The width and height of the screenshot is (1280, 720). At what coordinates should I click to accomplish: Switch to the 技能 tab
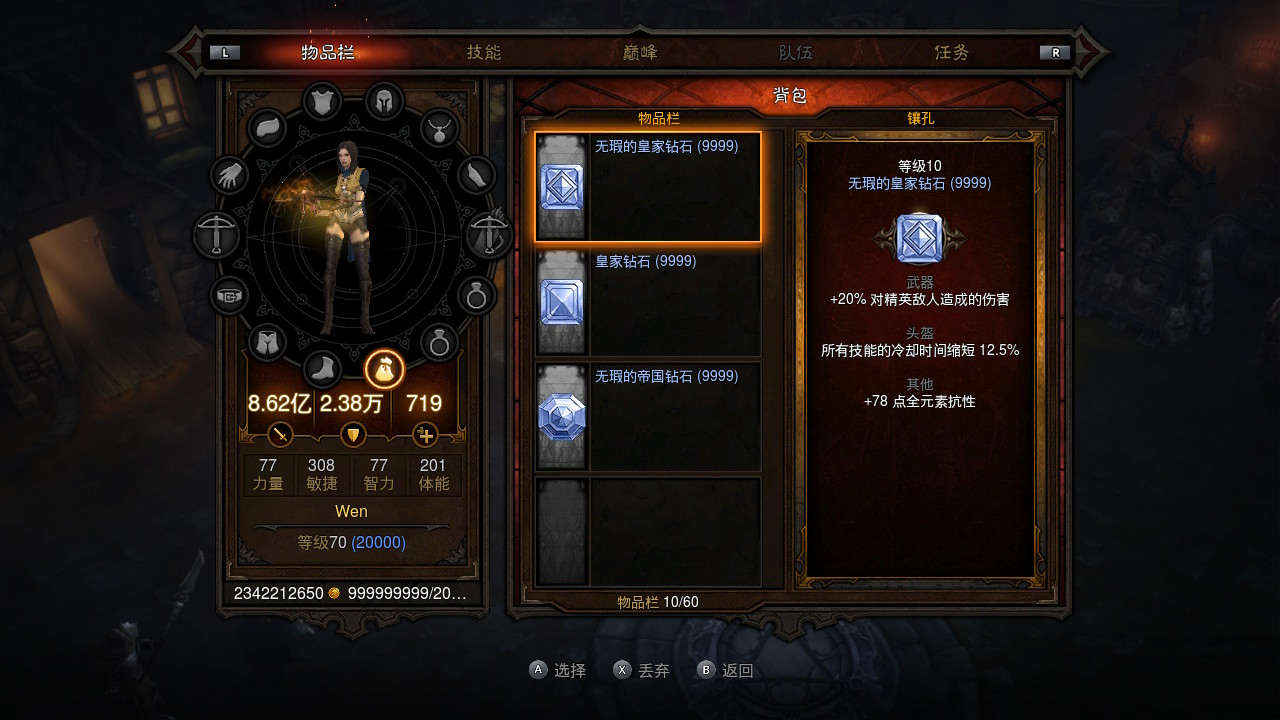[484, 52]
